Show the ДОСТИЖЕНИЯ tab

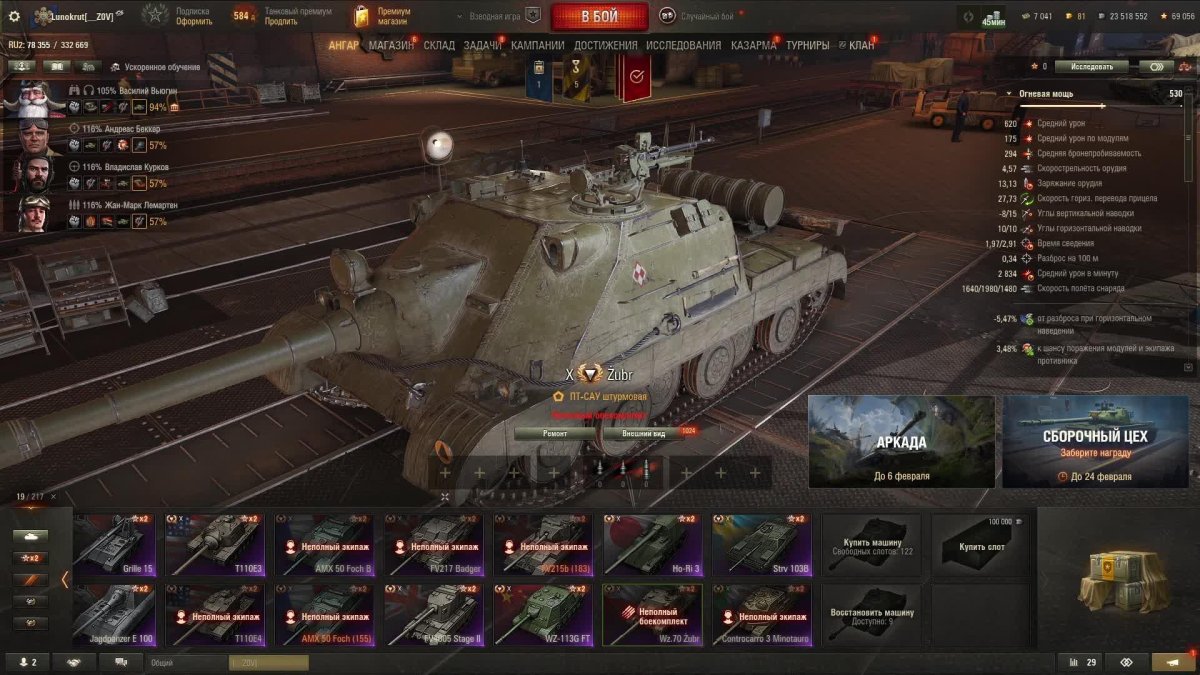[x=606, y=46]
